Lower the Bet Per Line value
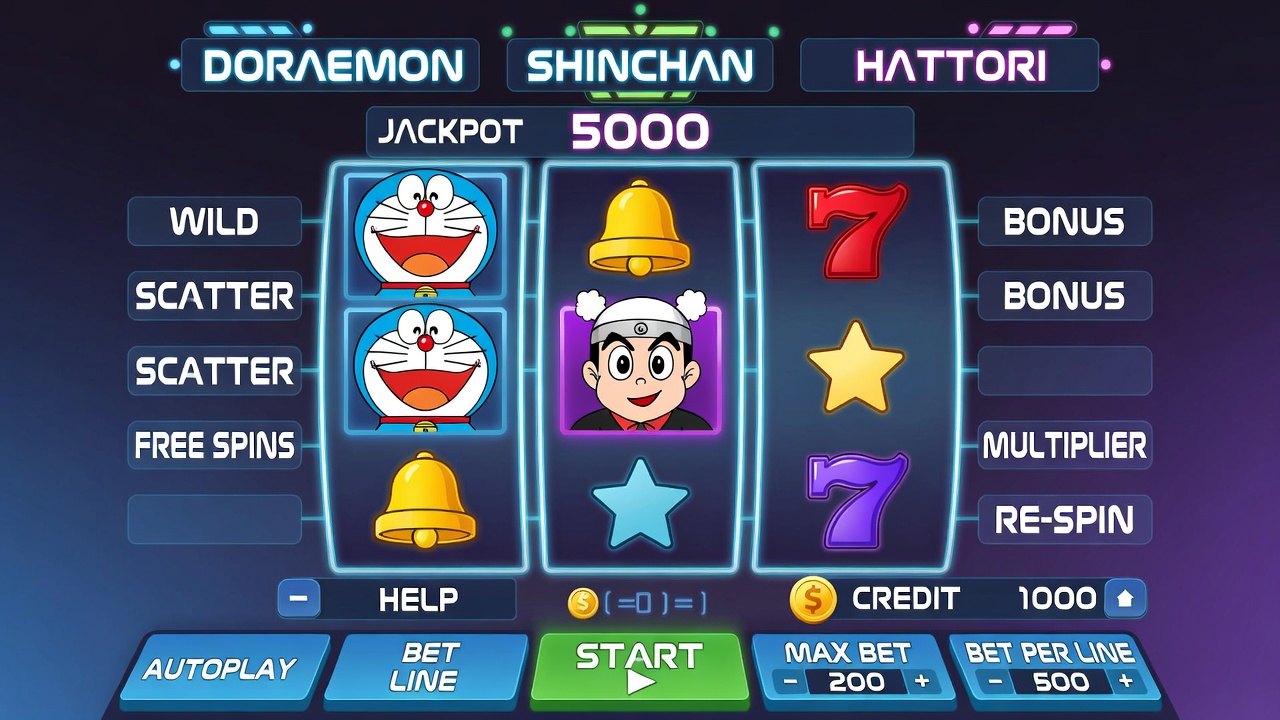1280x720 pixels. tap(995, 682)
